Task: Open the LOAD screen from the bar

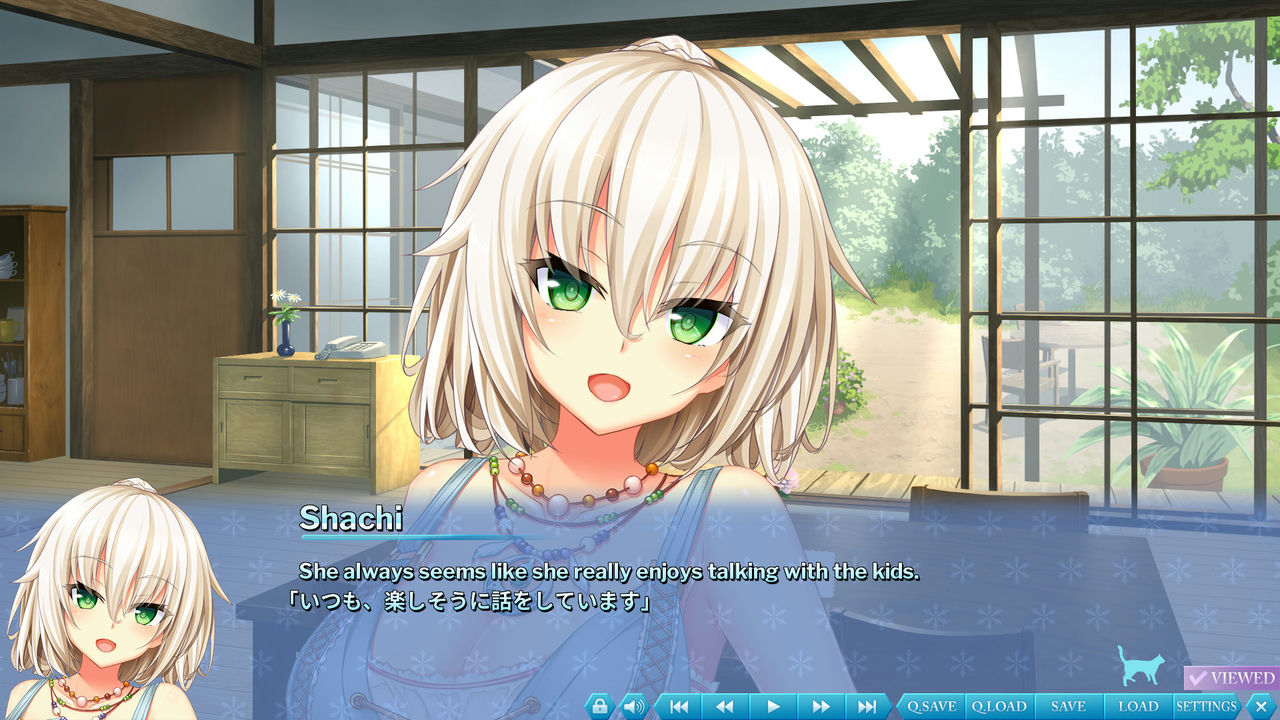Action: (x=1139, y=706)
